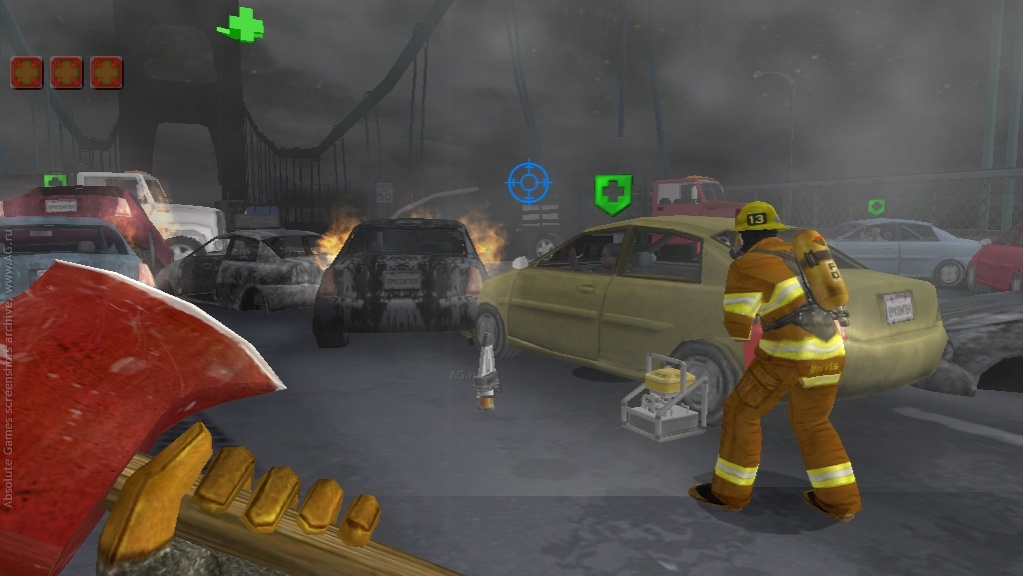Select the small green marker over the blue sedan
Viewport: 1024px width, 576px height.
pos(876,207)
